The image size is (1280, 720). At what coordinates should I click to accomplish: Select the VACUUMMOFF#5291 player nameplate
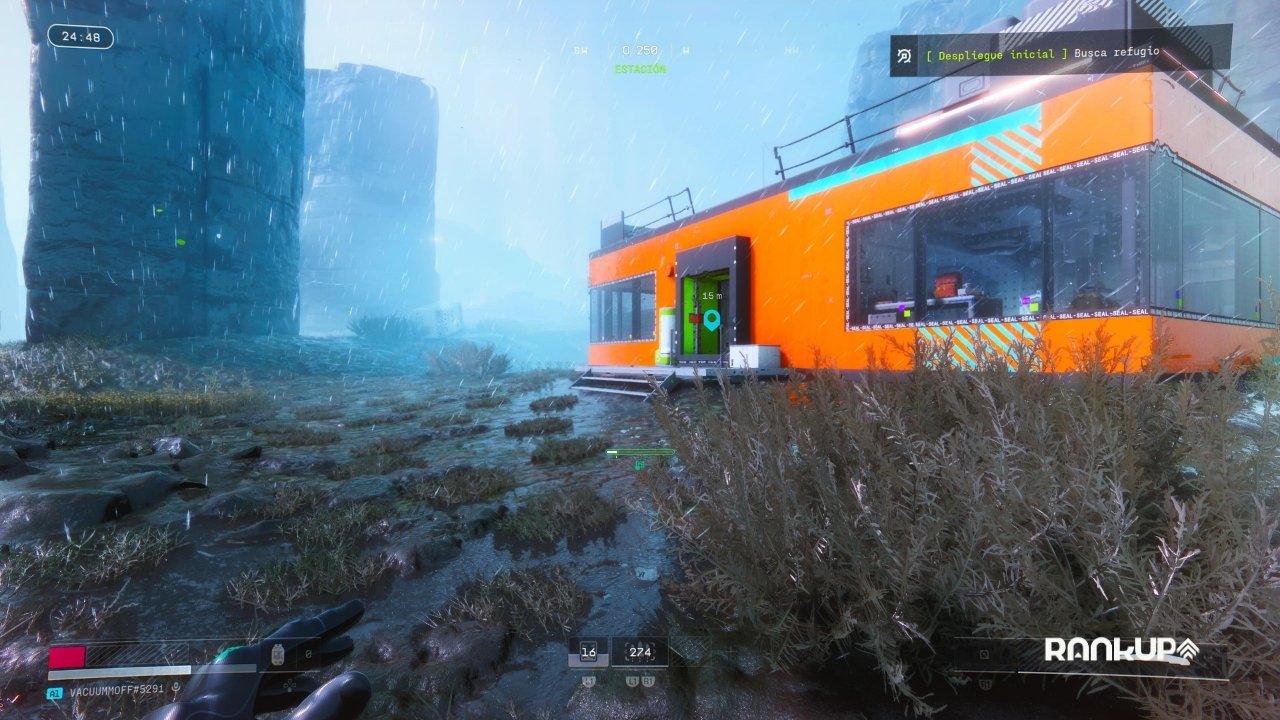[x=116, y=691]
